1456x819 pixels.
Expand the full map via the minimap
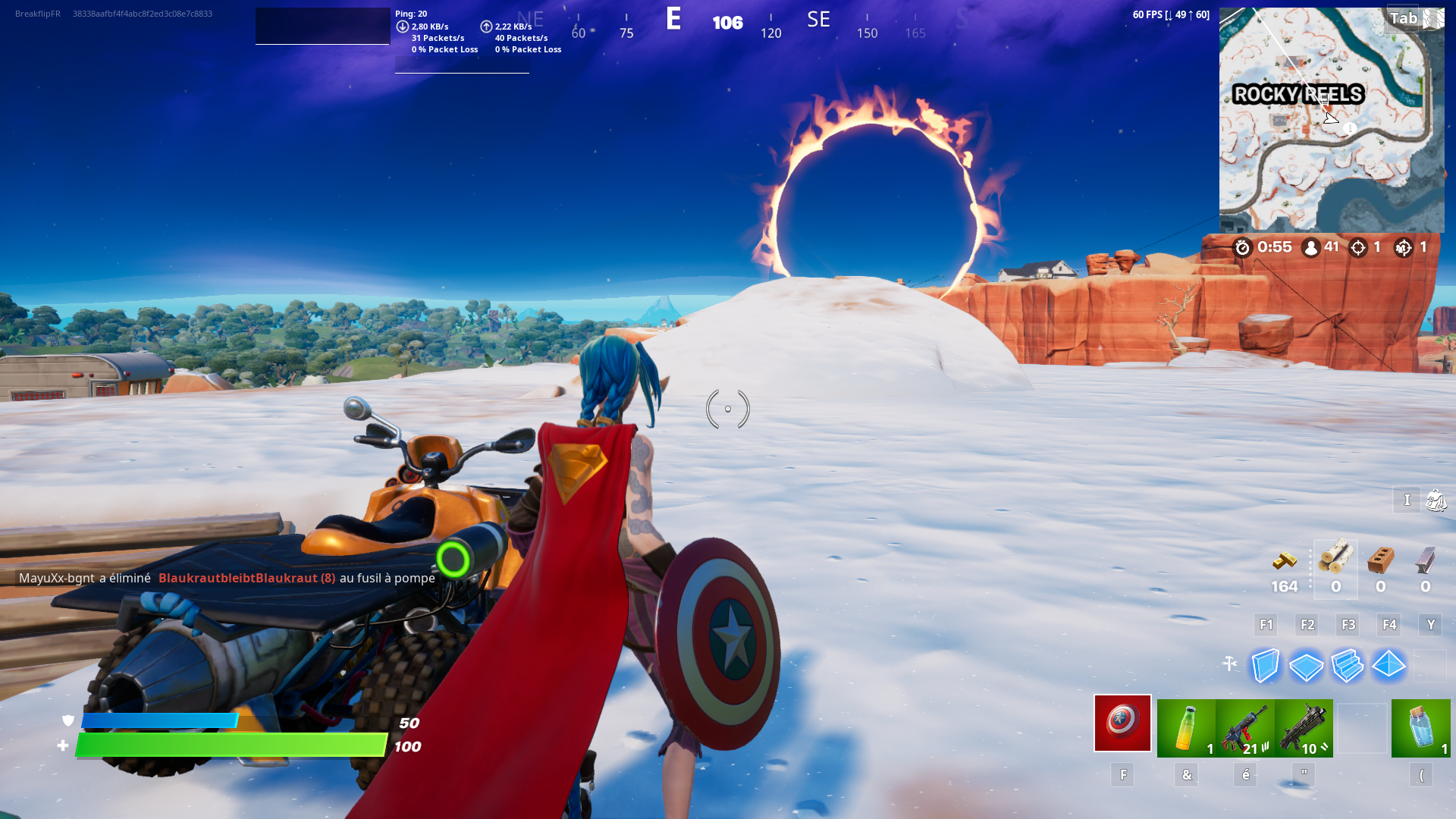pos(1331,121)
